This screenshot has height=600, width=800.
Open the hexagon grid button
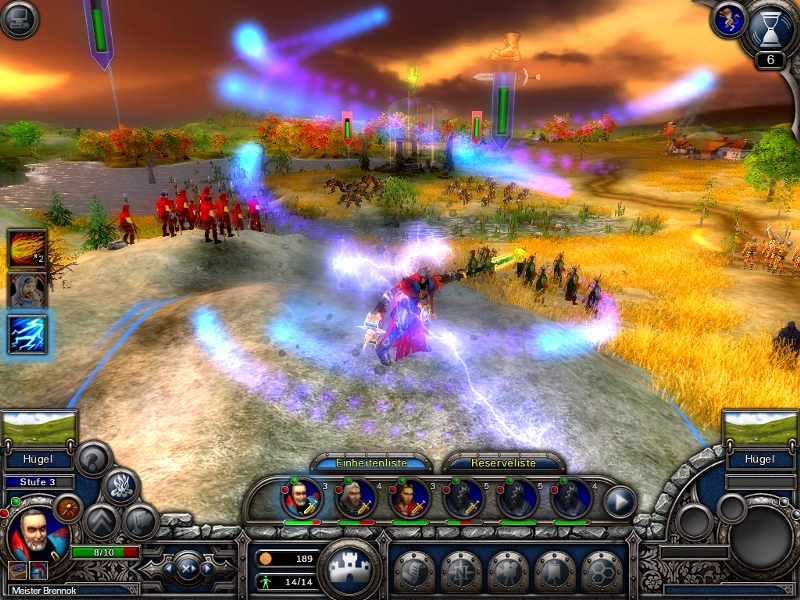click(x=602, y=571)
